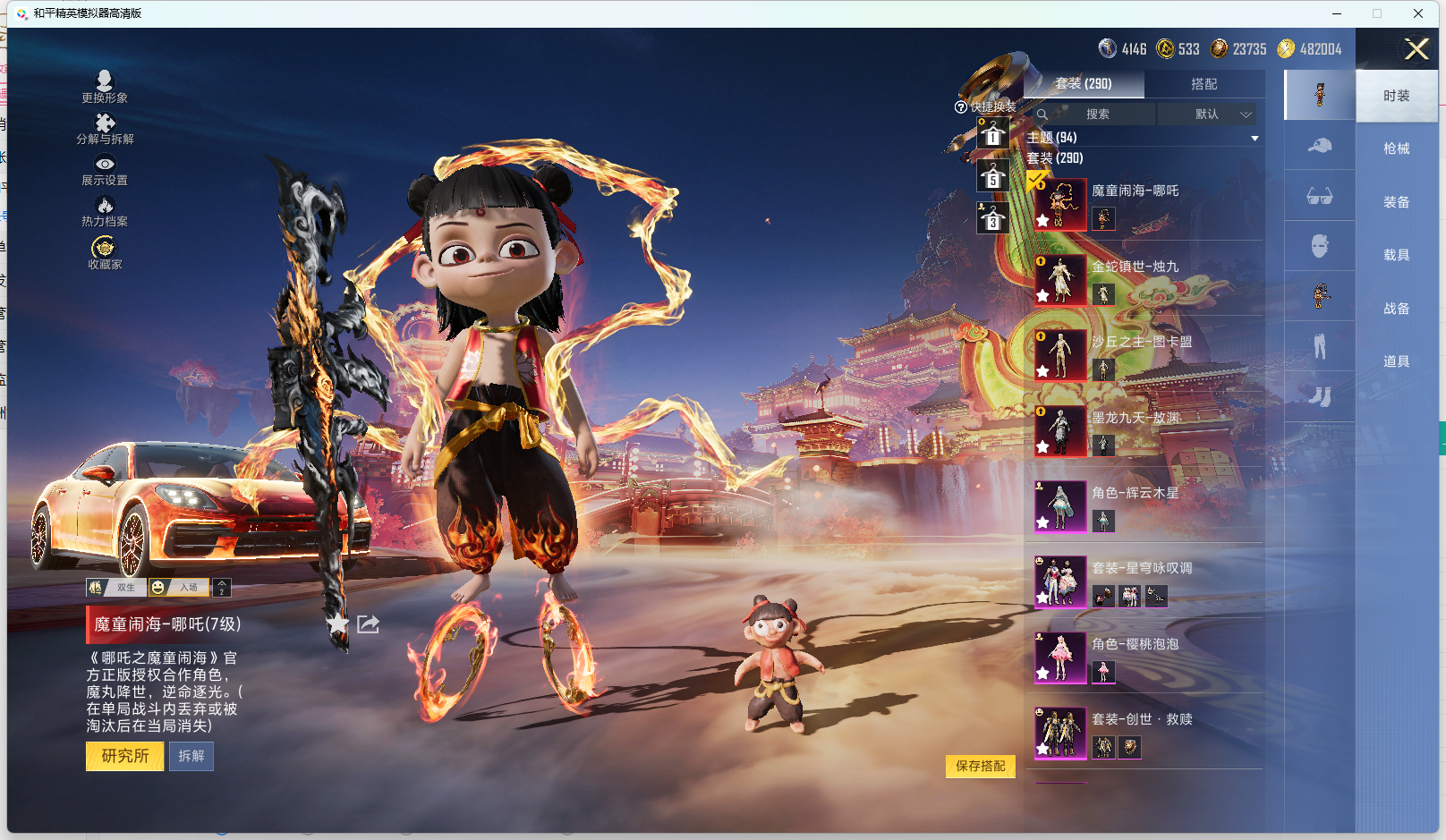This screenshot has width=1446, height=840.
Task: Choose the 金蛇镇世-烛九 outfit
Action: click(x=1135, y=267)
